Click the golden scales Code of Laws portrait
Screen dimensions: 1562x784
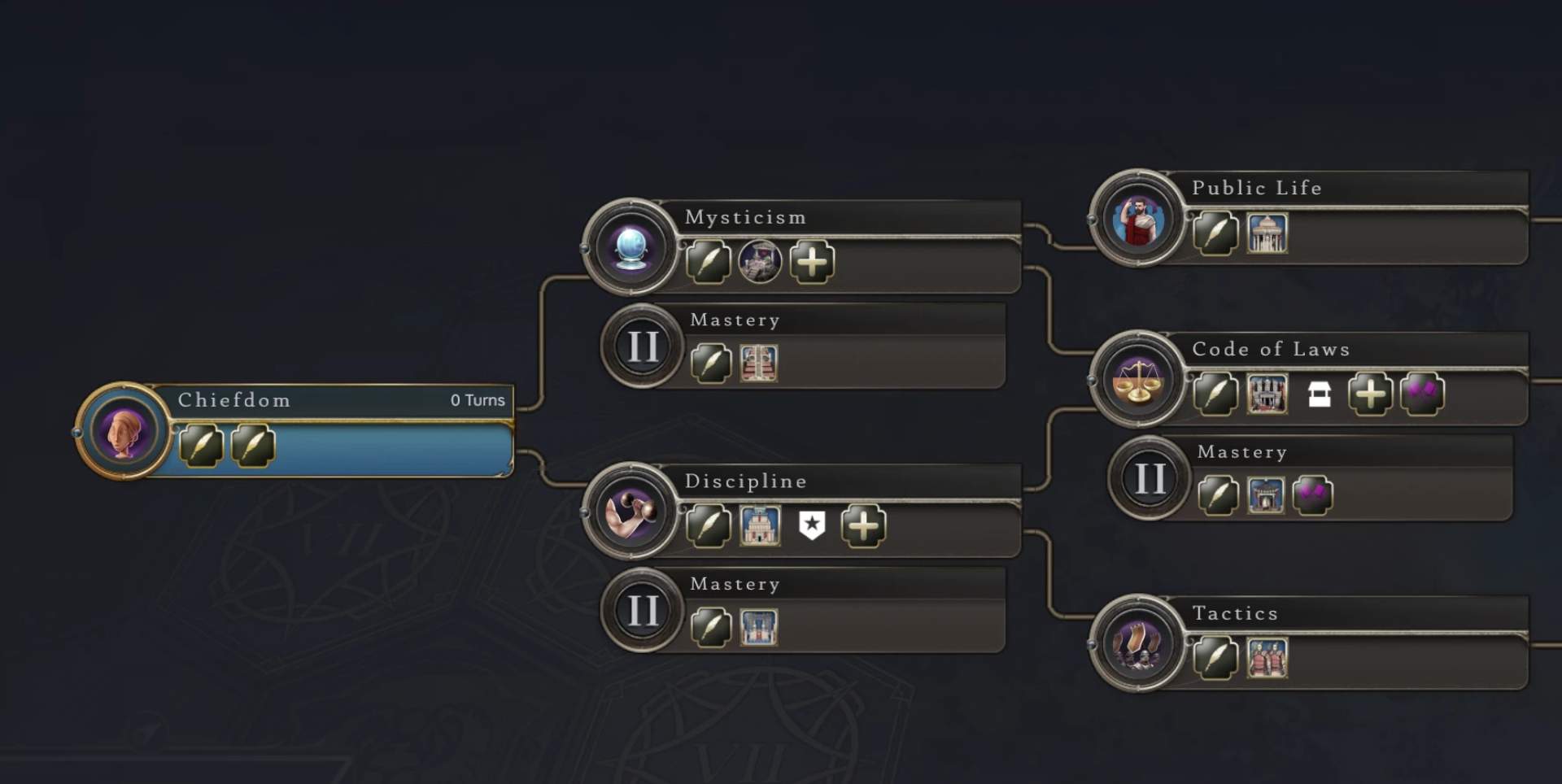(1137, 379)
